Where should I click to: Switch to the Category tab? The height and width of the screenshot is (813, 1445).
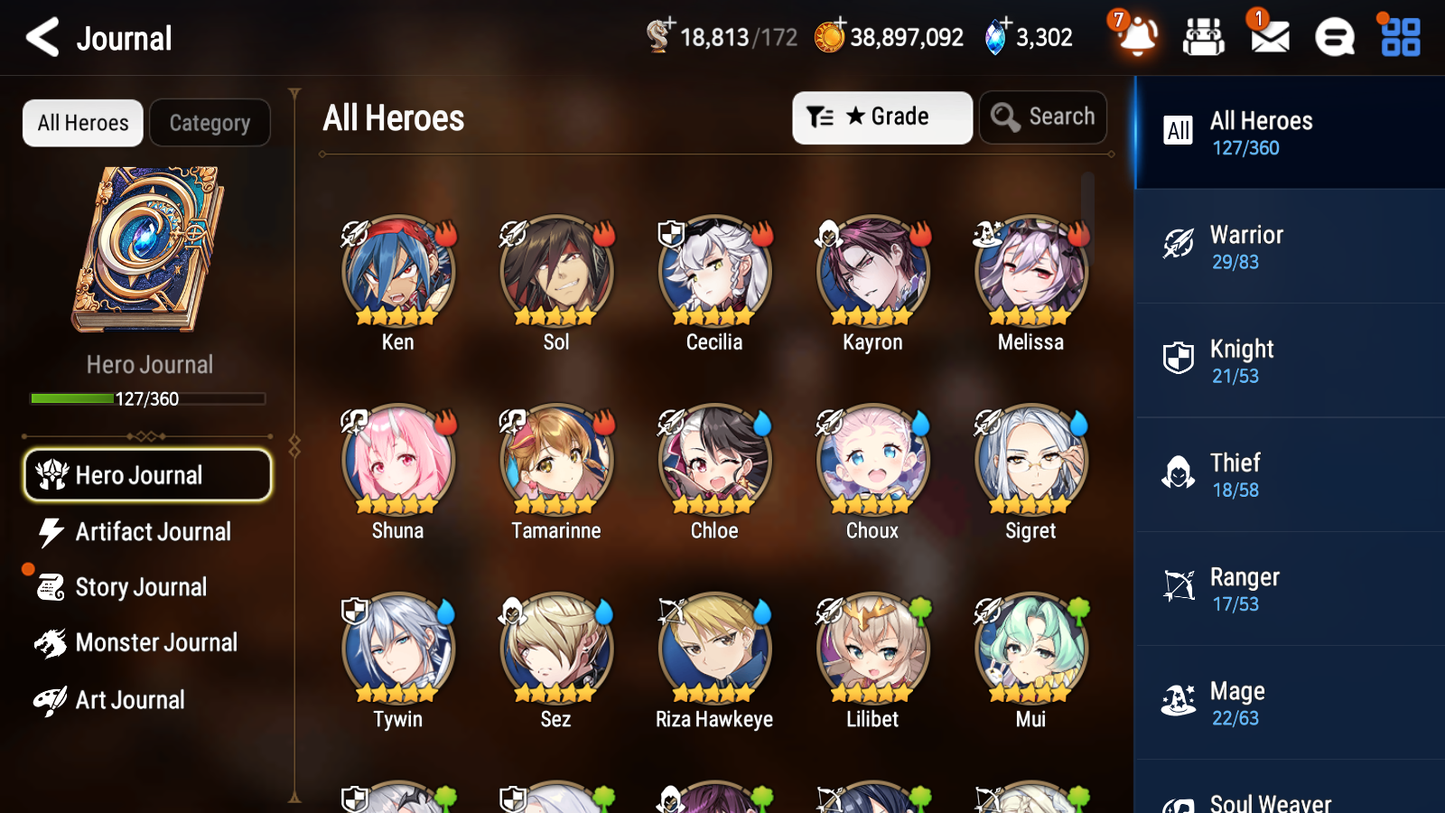[210, 122]
